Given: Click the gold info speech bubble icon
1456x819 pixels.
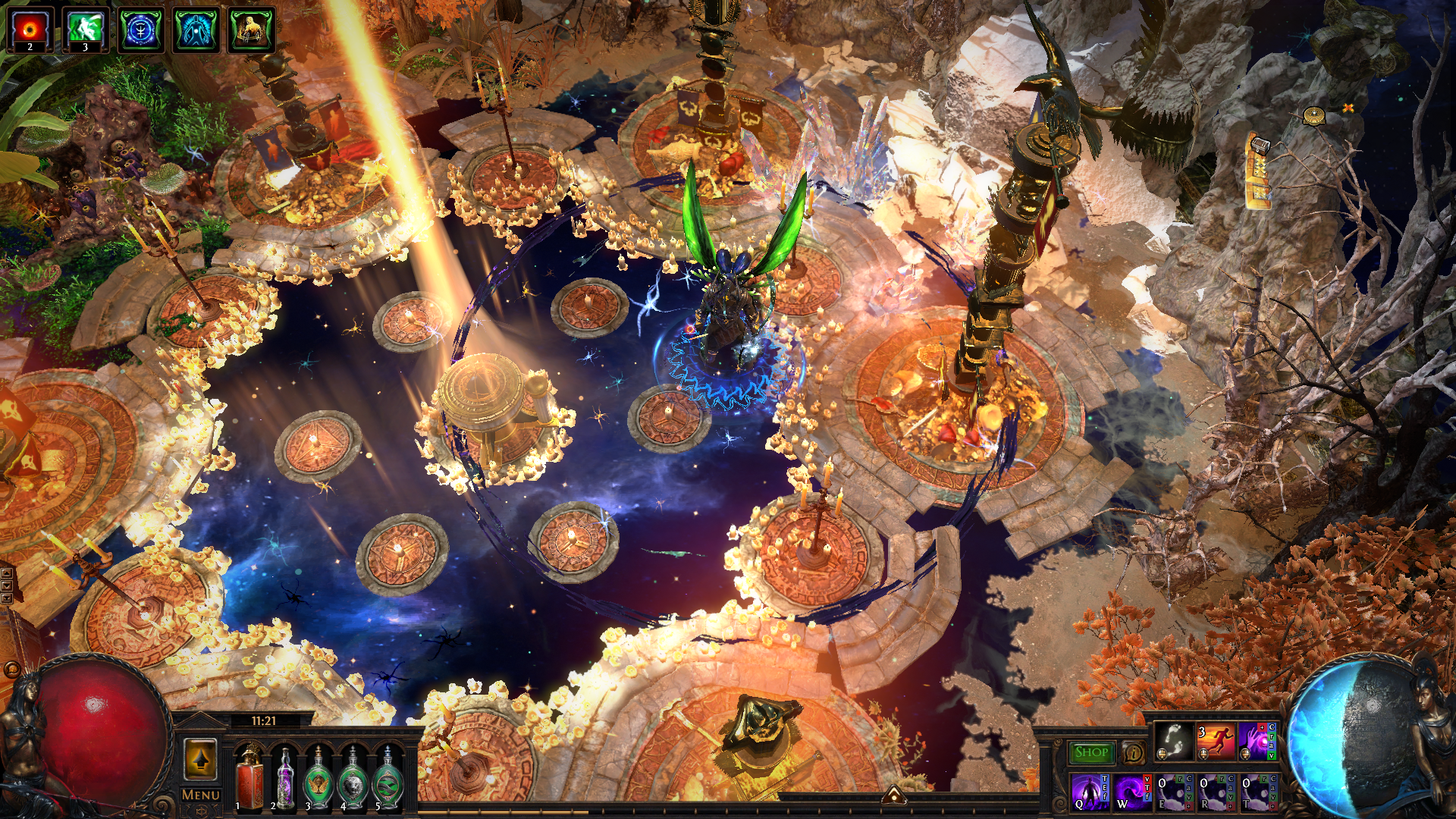Looking at the screenshot, I should 1133,753.
